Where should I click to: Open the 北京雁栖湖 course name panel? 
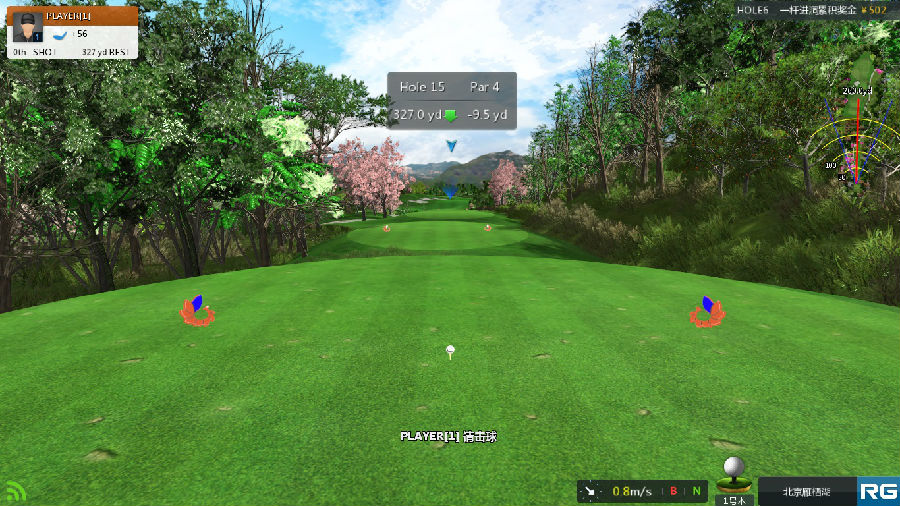coord(806,491)
